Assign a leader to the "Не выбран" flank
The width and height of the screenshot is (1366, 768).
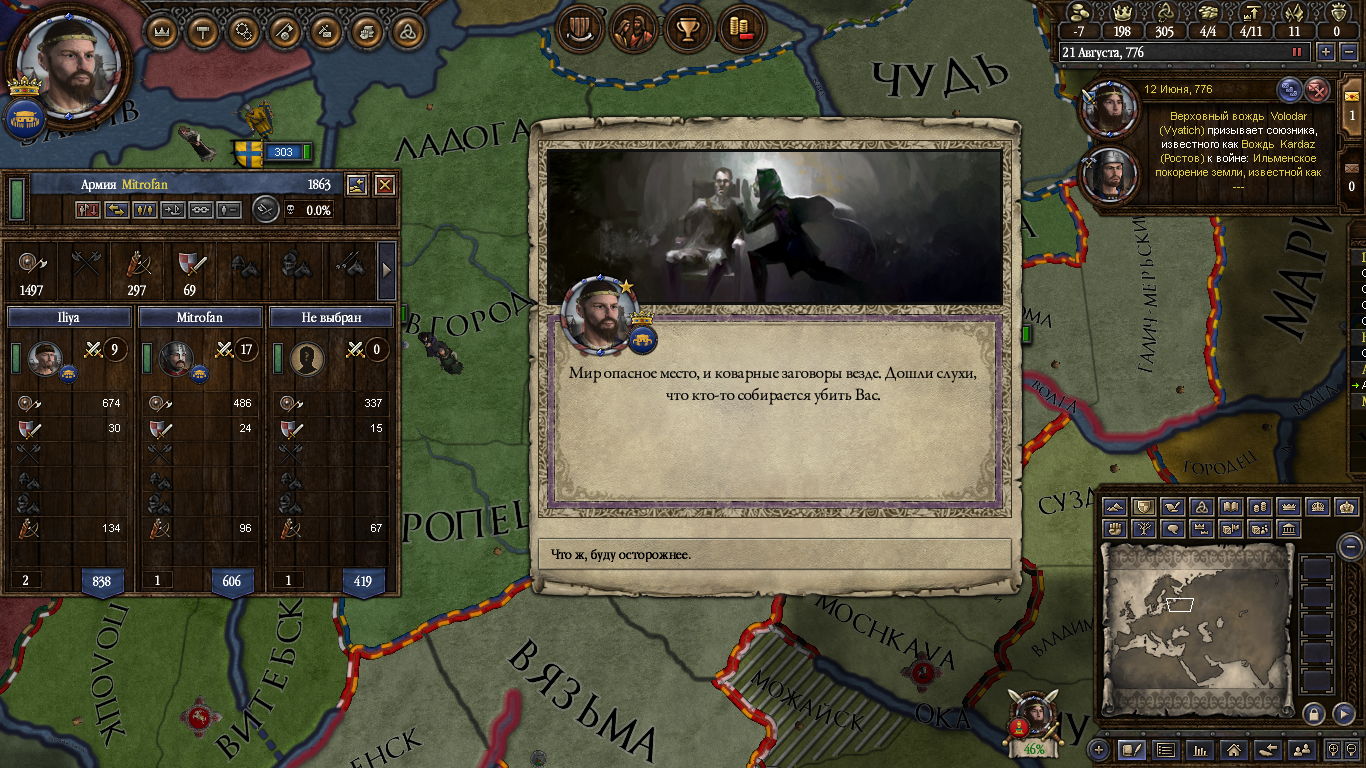(308, 358)
